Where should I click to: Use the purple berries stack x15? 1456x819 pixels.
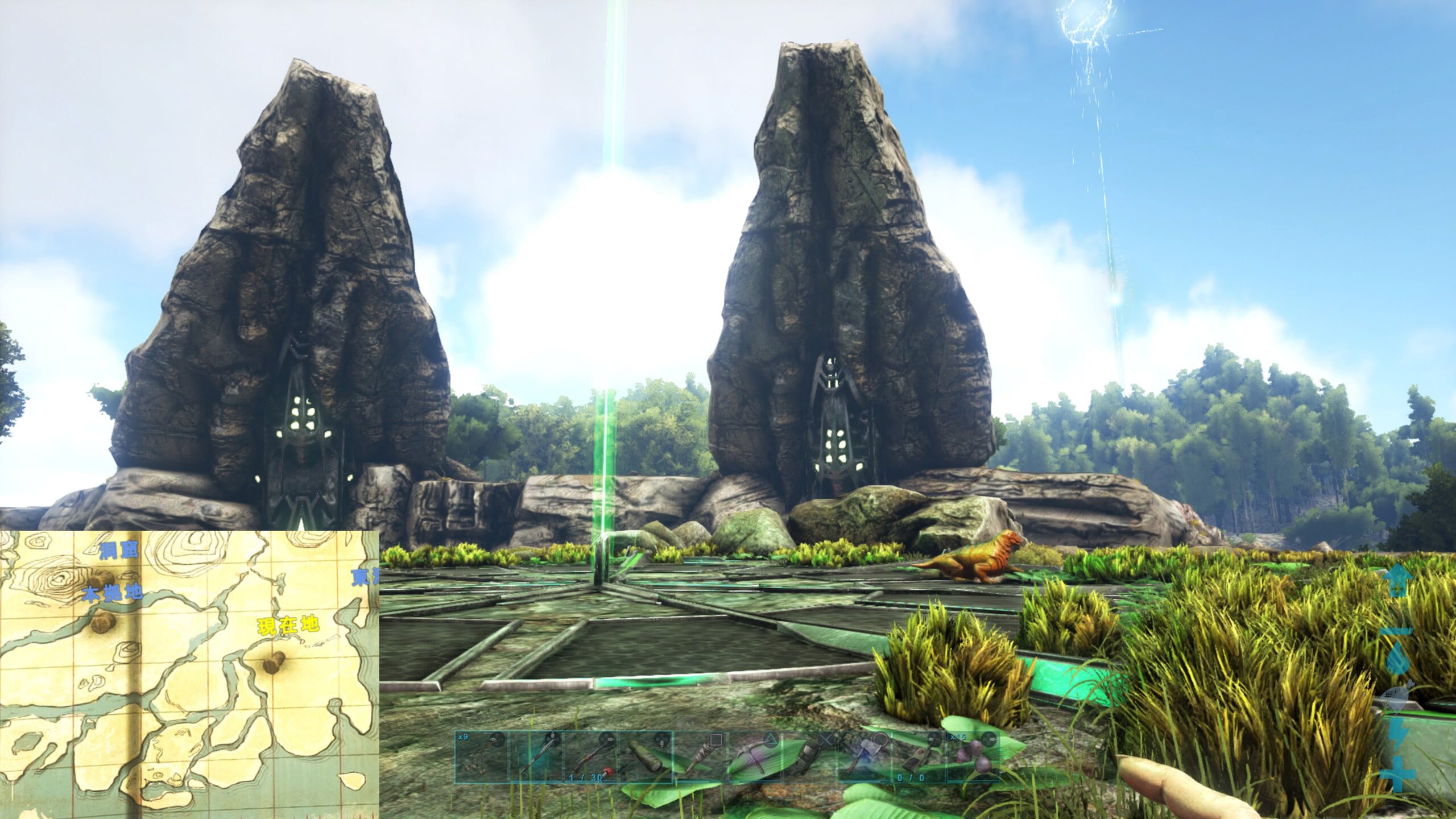point(973,758)
